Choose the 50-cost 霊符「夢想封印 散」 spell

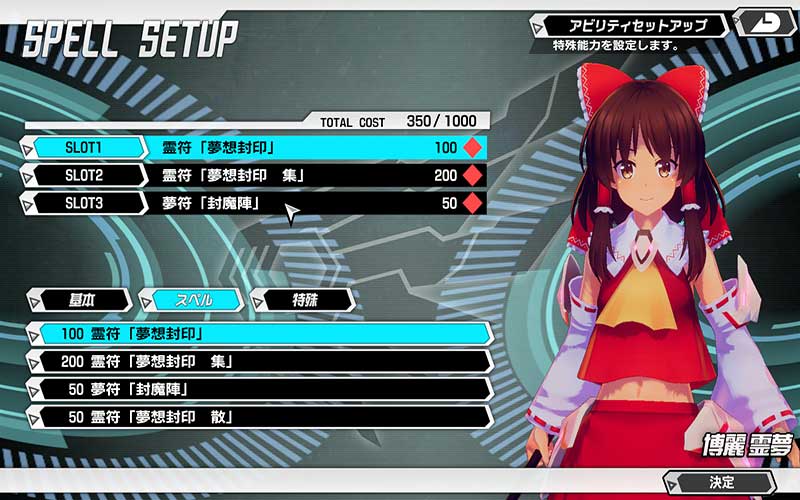pos(262,417)
